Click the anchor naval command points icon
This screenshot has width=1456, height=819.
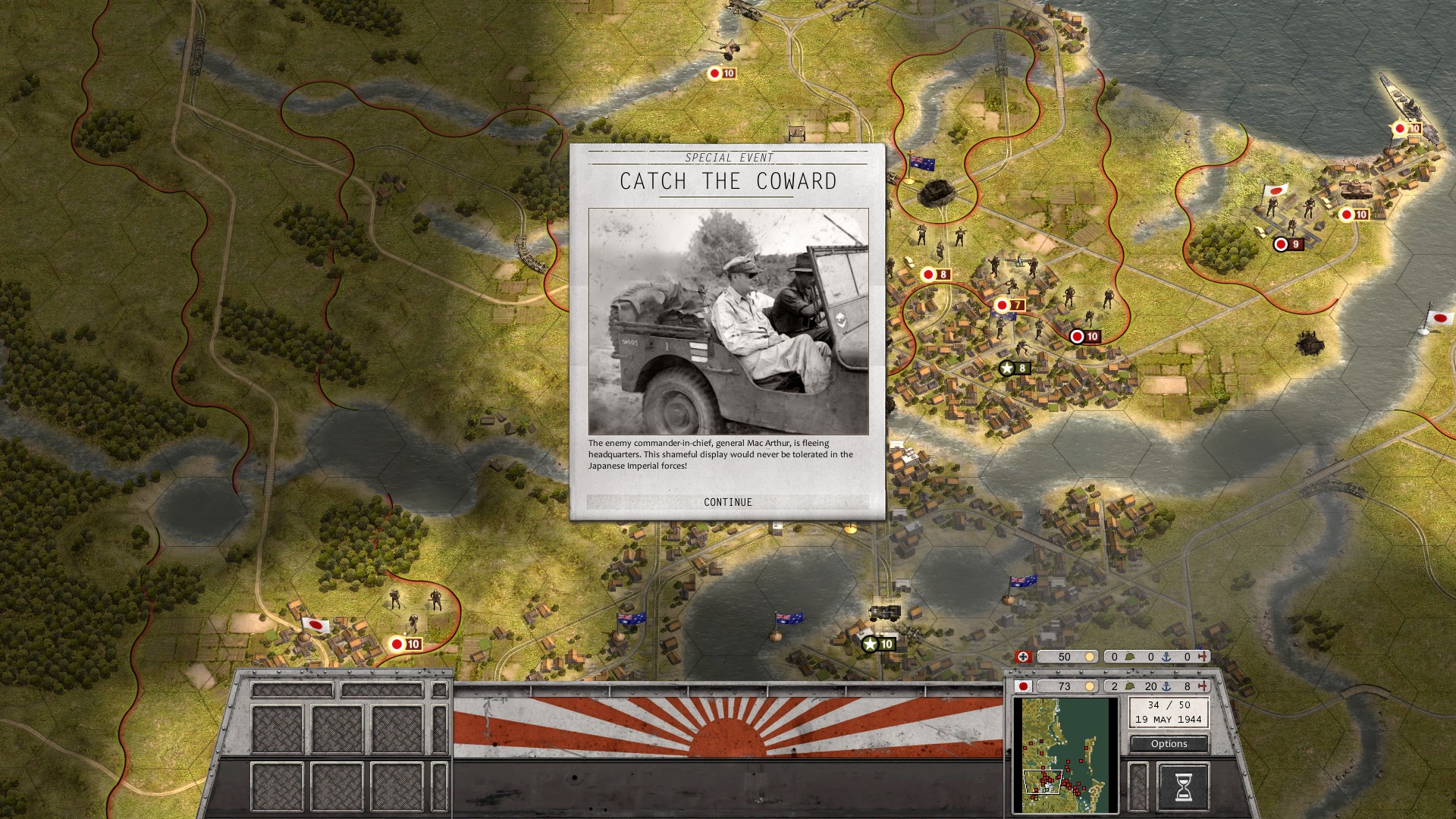tap(1166, 686)
